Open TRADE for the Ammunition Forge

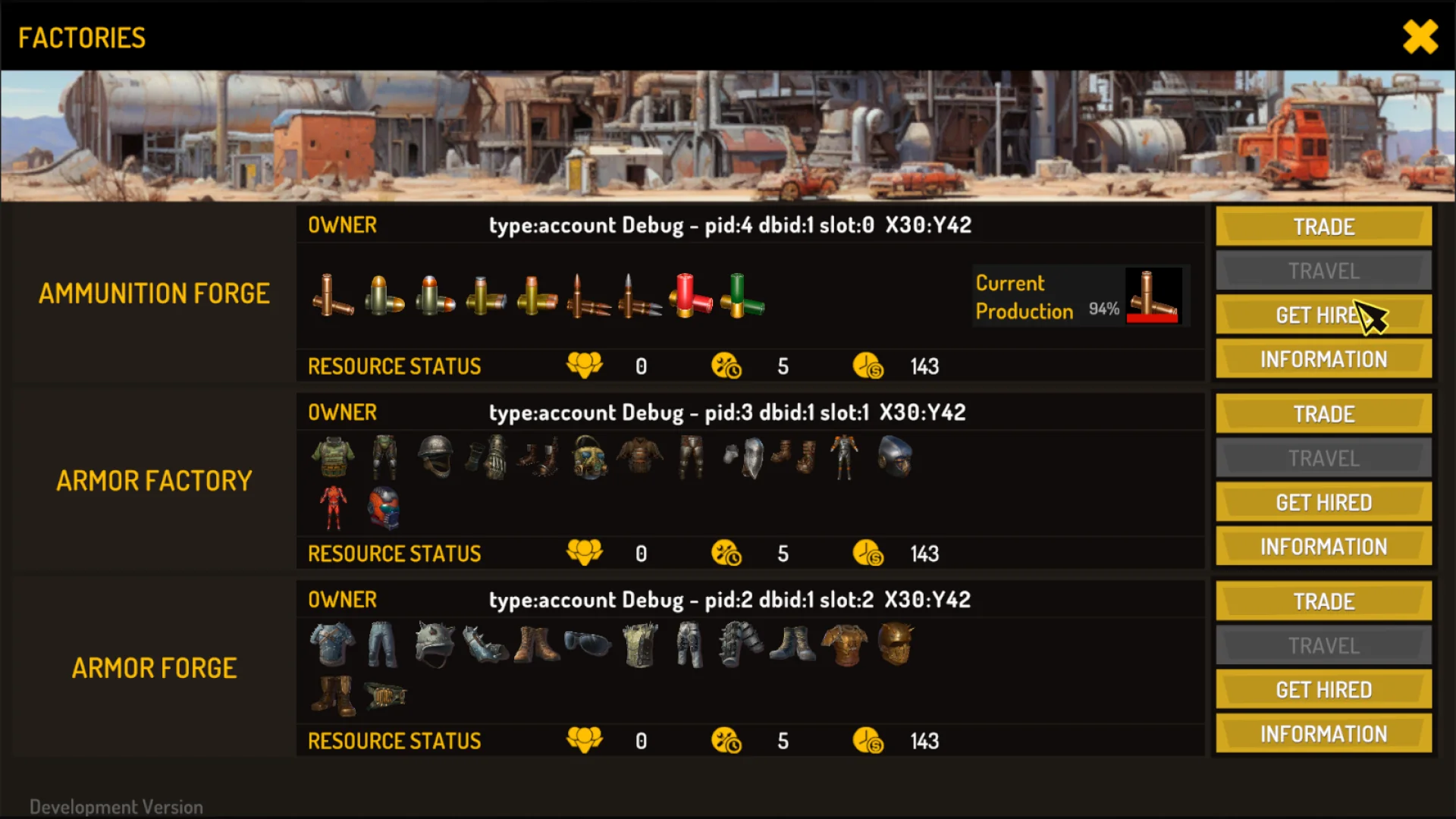(1323, 226)
